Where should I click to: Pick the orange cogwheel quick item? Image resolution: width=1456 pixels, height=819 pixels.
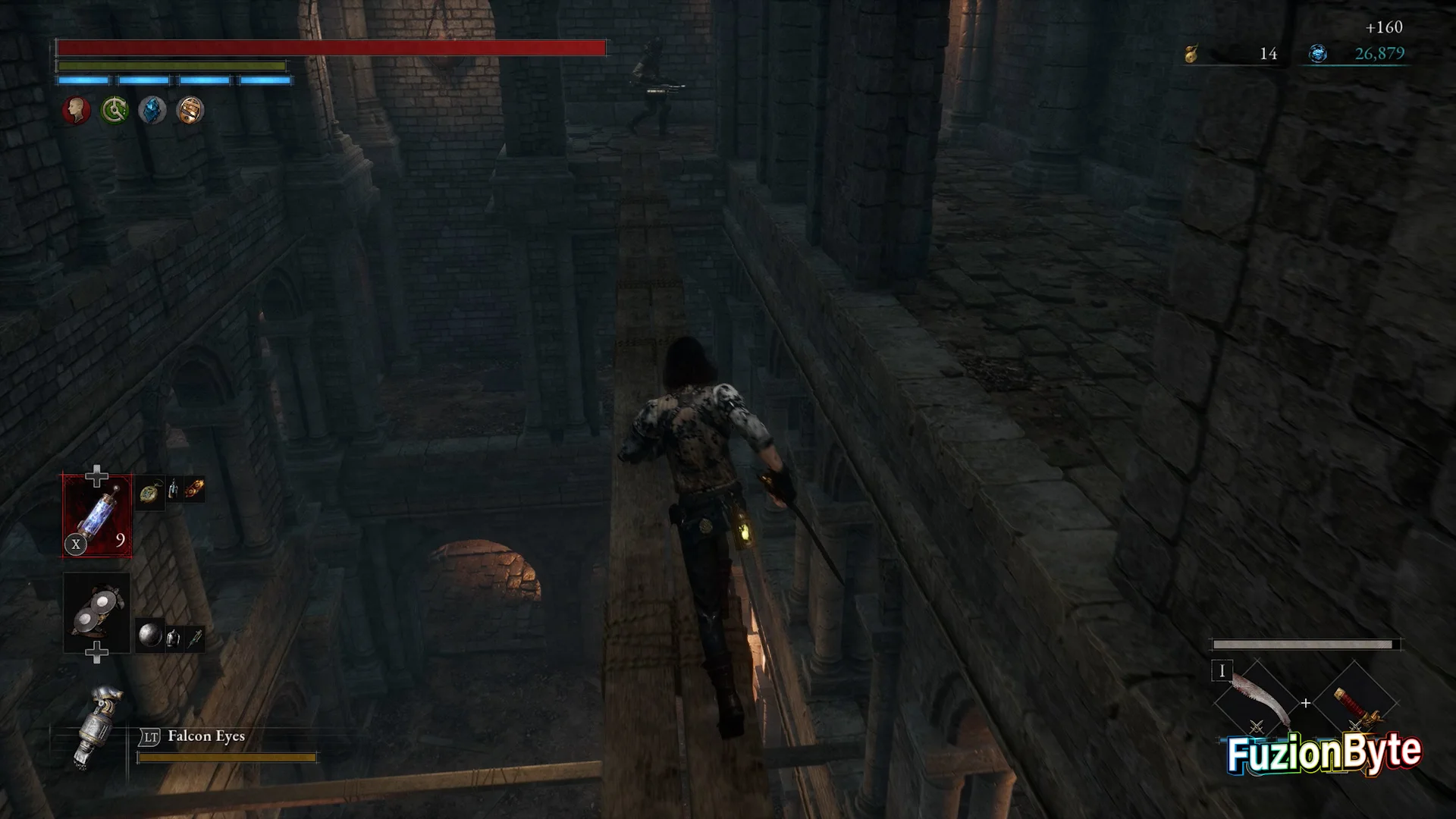point(194,489)
